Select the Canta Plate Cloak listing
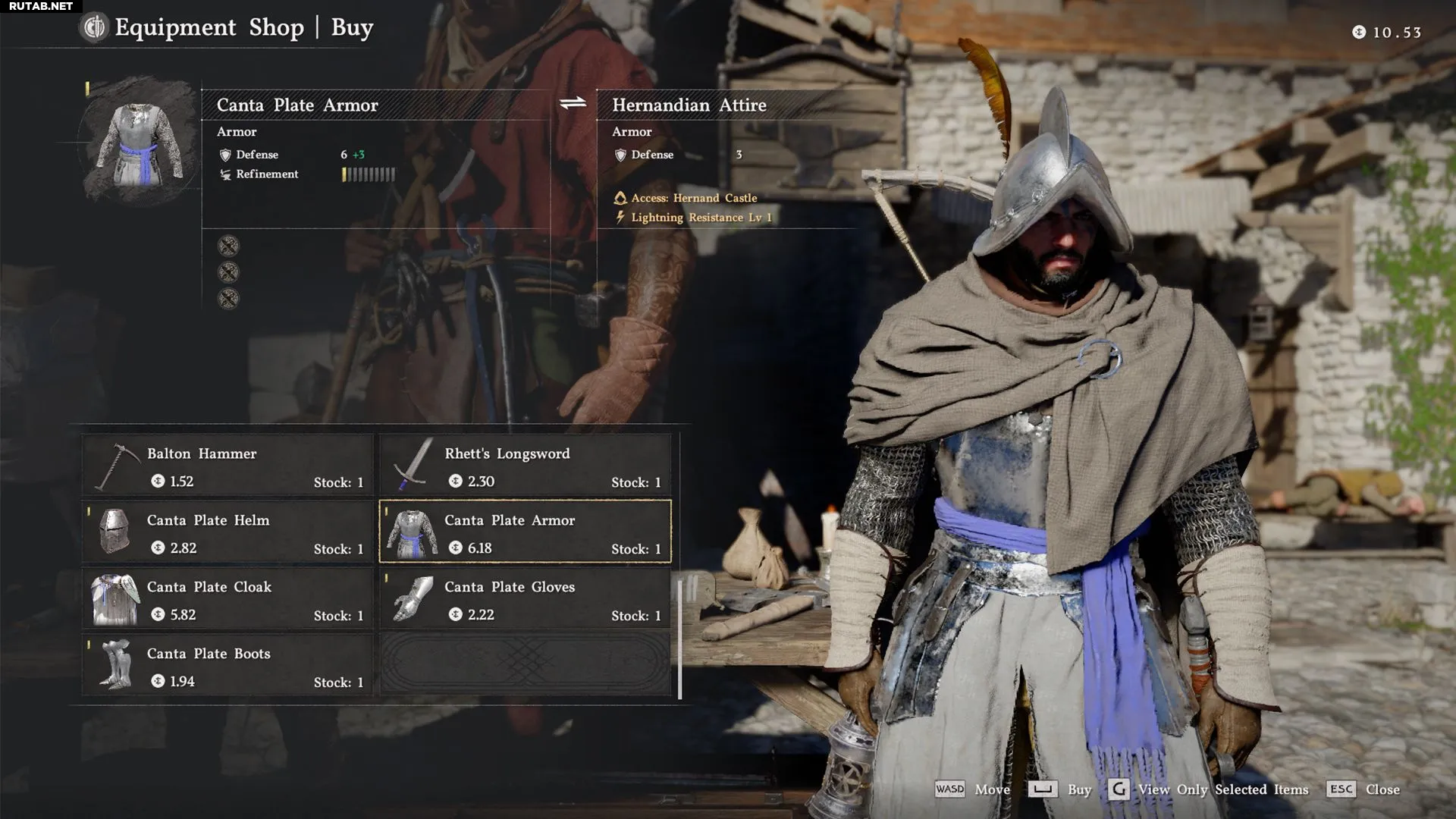The height and width of the screenshot is (819, 1456). 227,598
